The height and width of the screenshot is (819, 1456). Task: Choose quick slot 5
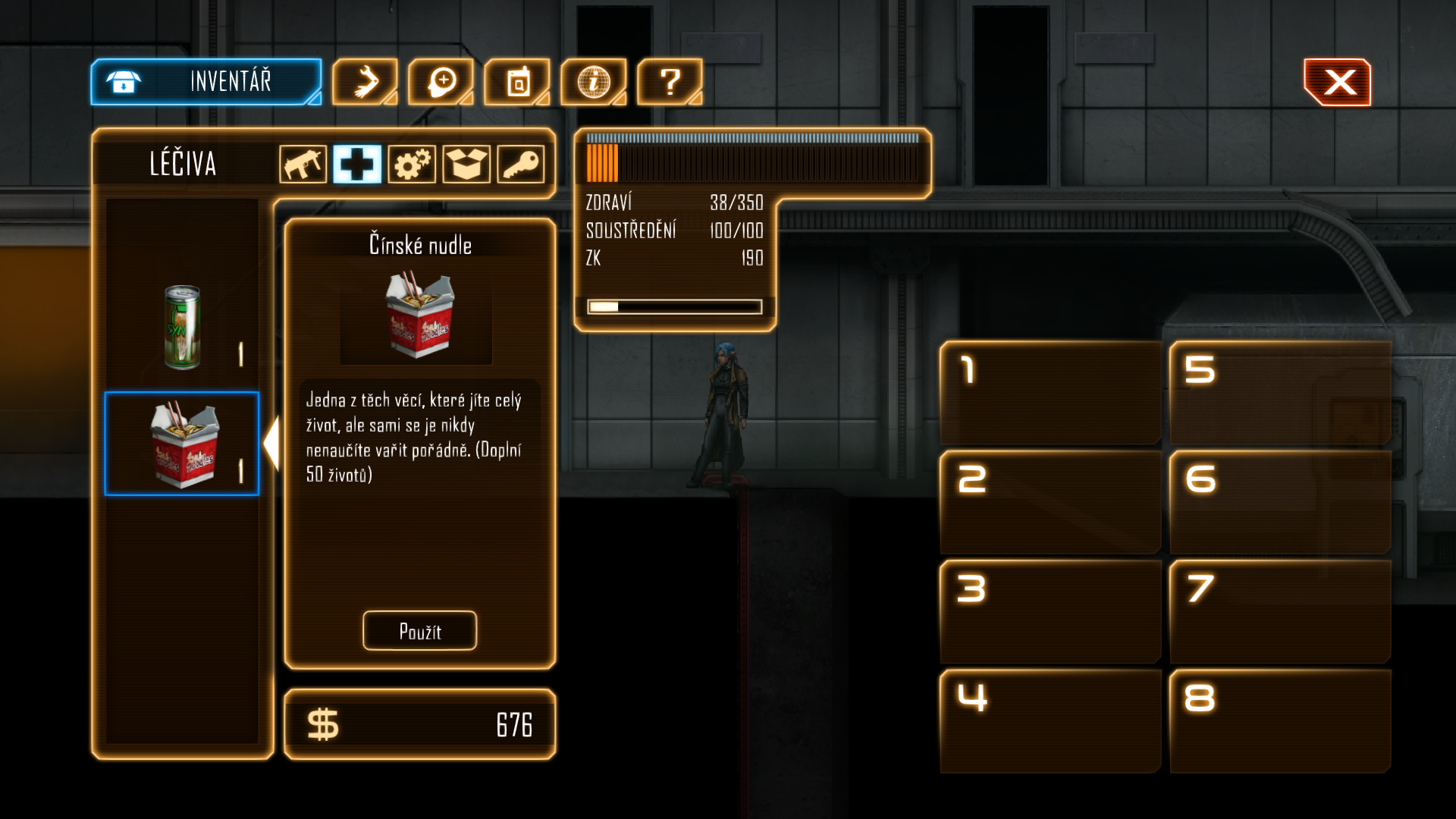[x=1280, y=393]
